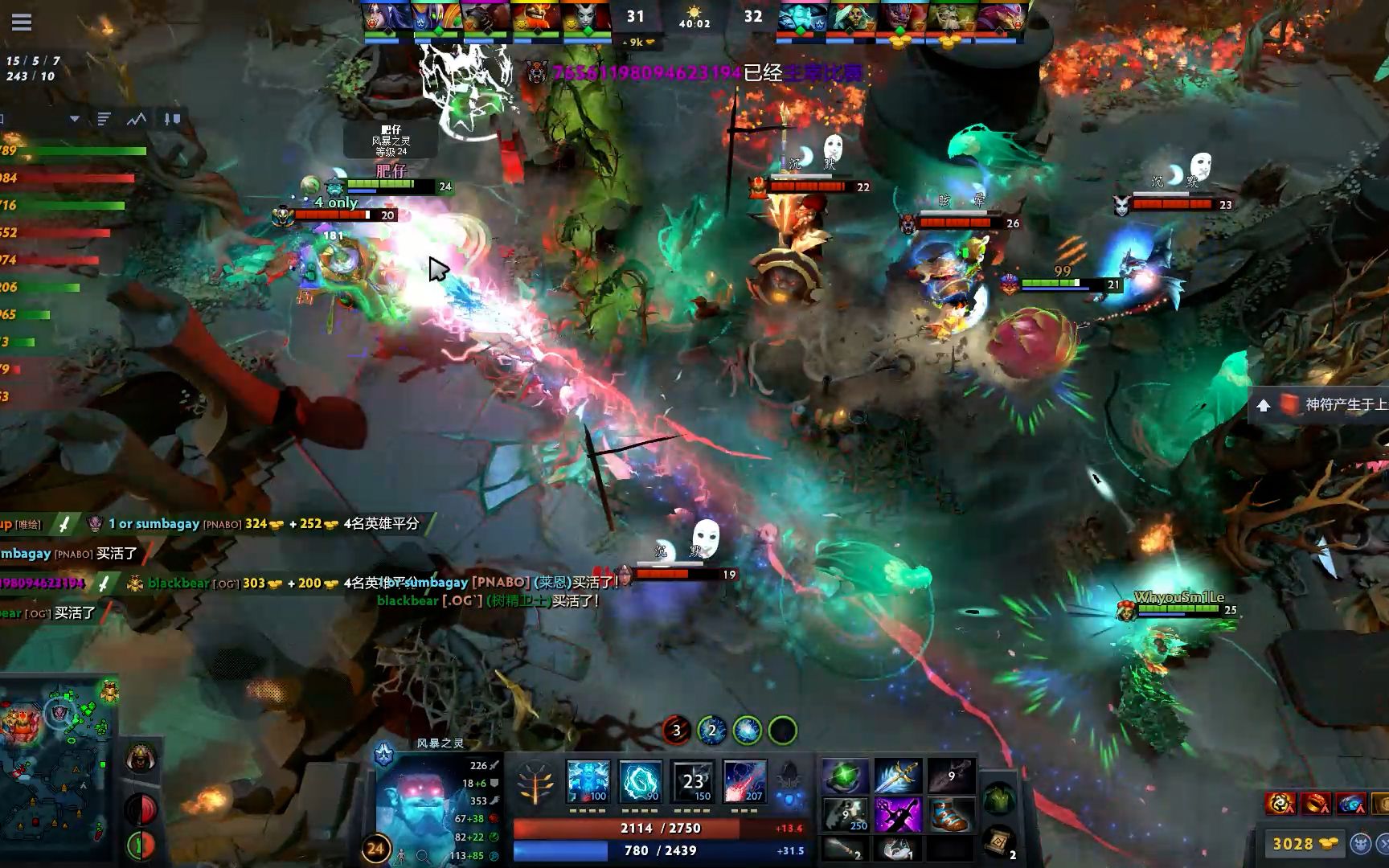
Task: Click the day/night sun icon beside the clock
Action: (x=694, y=12)
